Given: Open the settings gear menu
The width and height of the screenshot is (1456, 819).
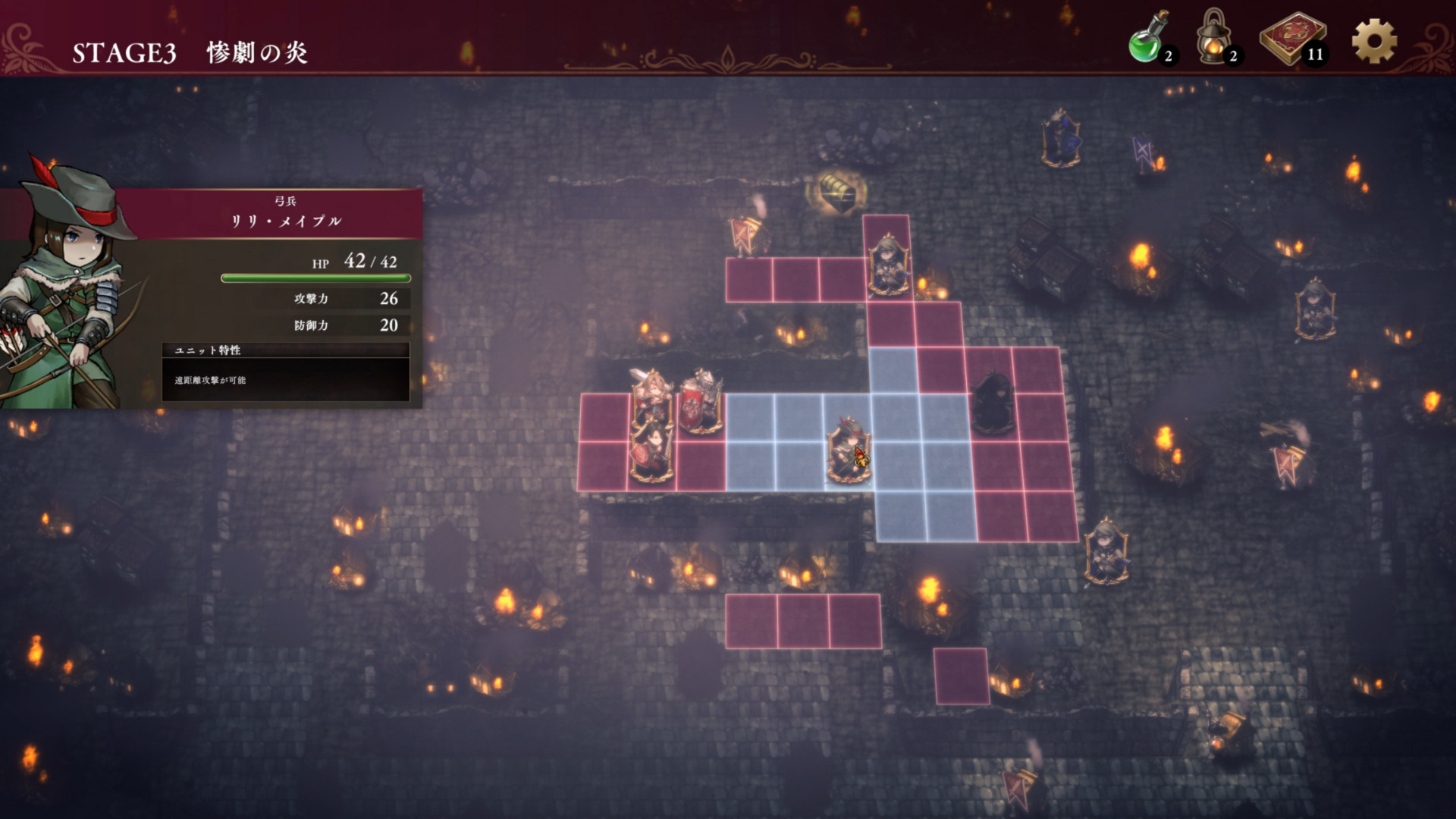Looking at the screenshot, I should coord(1373,41).
